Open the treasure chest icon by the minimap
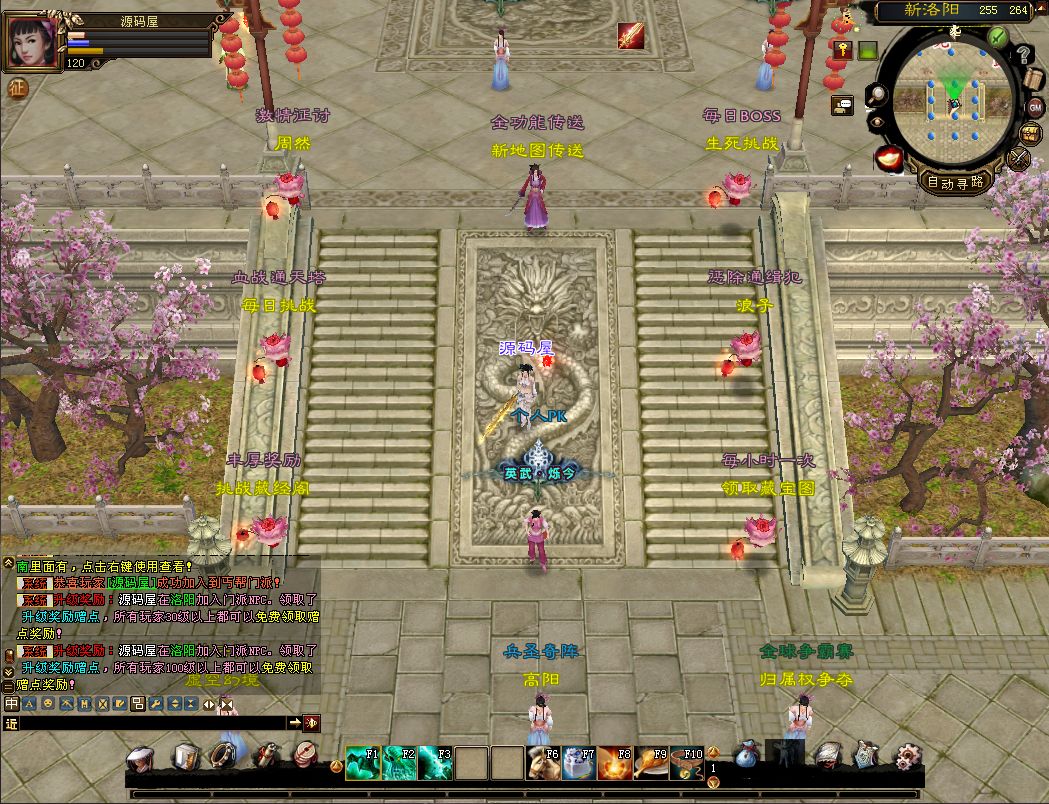Image resolution: width=1049 pixels, height=804 pixels. [1031, 133]
